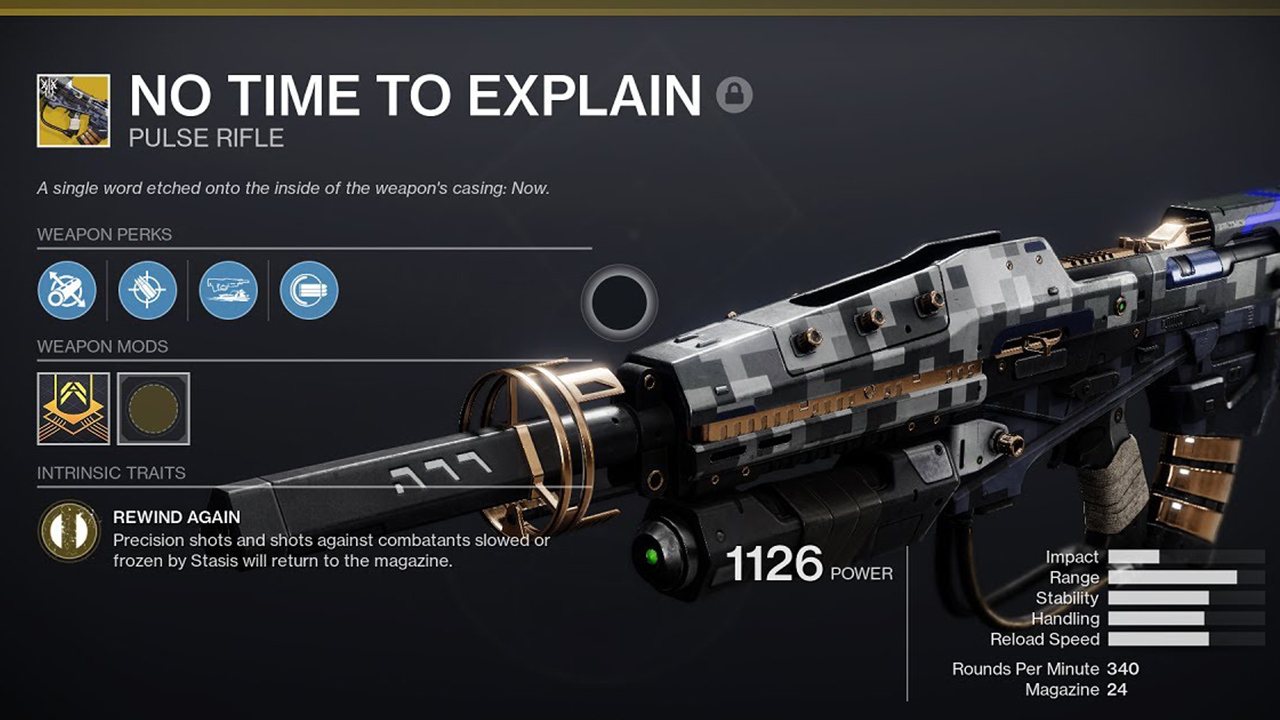Click the weapon flavor text description
1280x720 pixels.
click(x=299, y=187)
